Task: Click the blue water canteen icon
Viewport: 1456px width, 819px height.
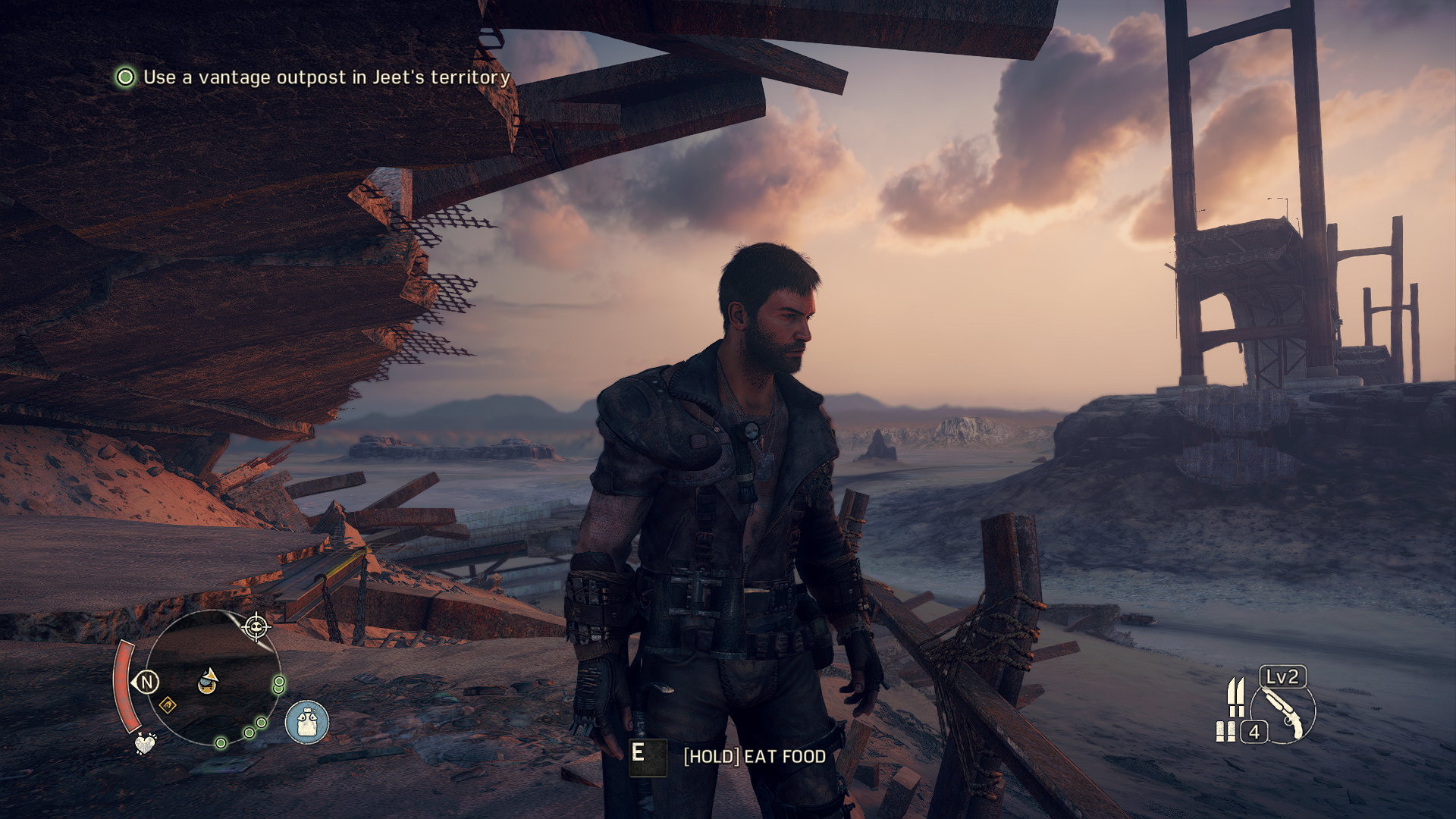Action: tap(307, 721)
